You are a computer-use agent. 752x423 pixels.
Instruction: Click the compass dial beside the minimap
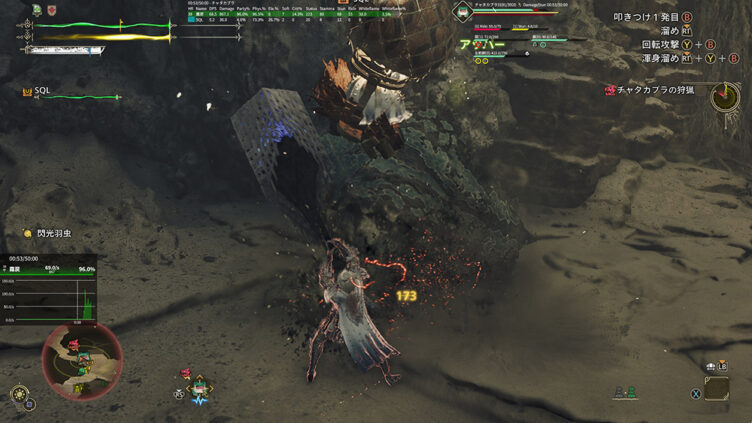18,394
